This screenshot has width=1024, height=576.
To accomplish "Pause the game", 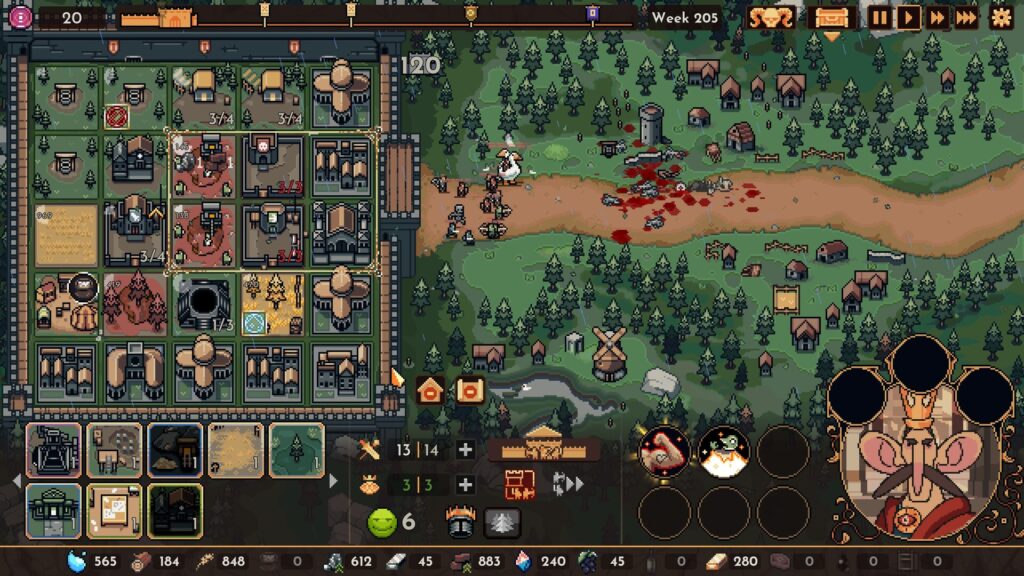I will [879, 17].
